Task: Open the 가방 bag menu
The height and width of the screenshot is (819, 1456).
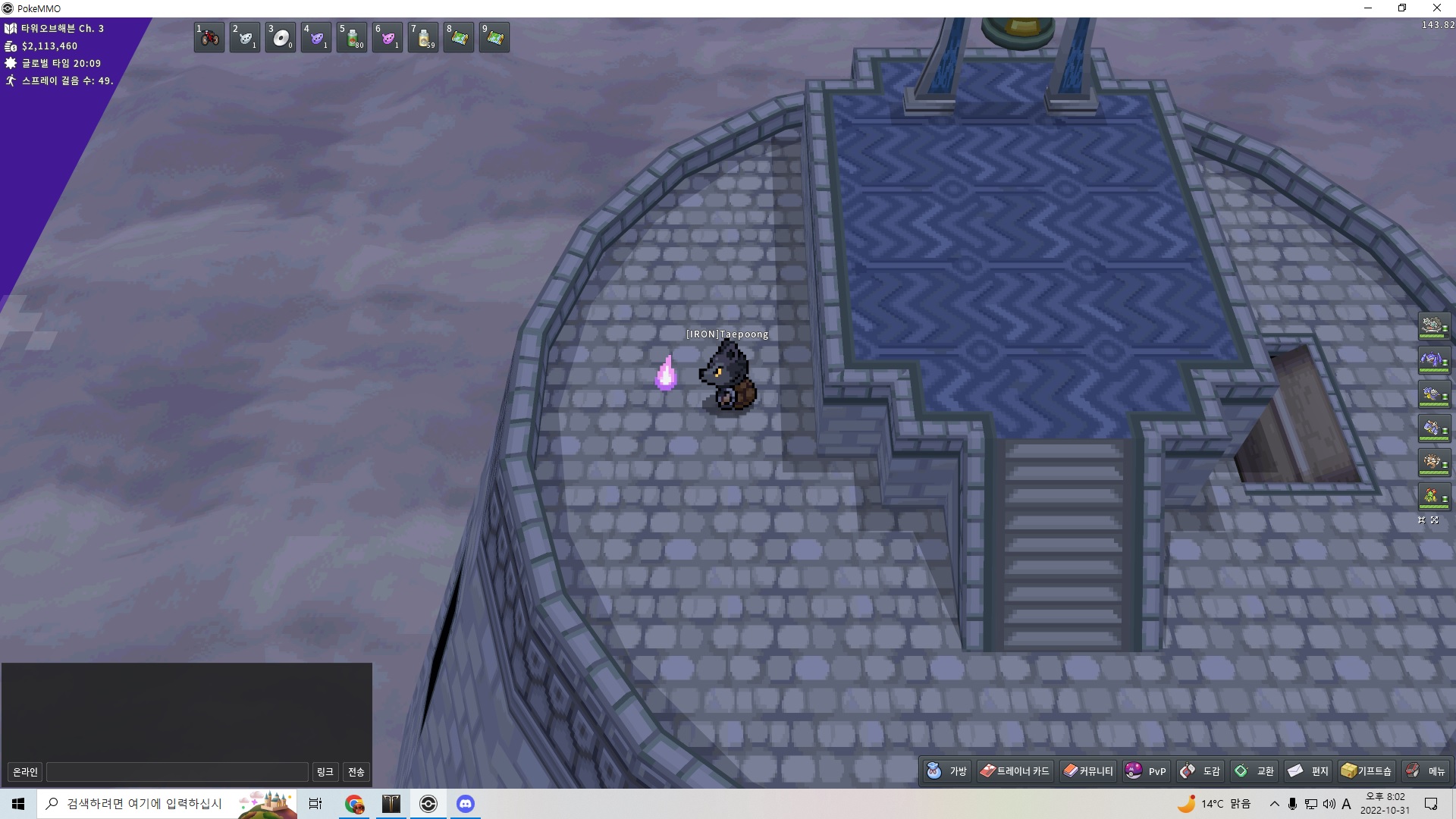Action: [947, 771]
